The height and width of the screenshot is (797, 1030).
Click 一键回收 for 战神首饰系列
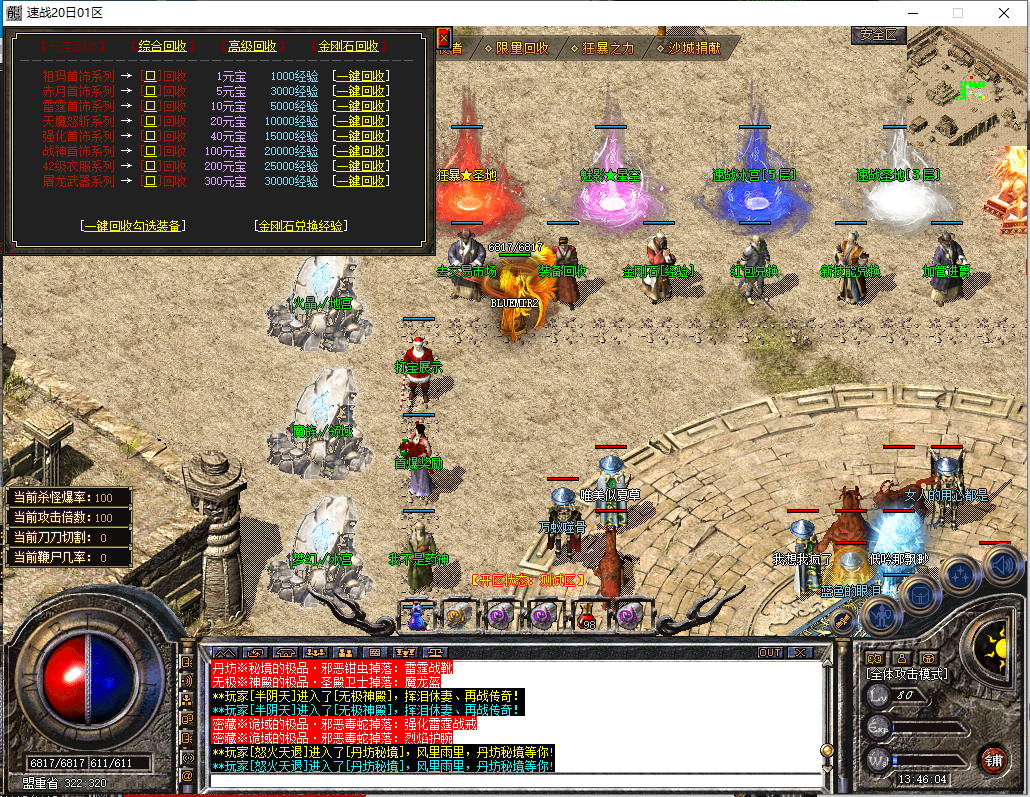pos(361,151)
